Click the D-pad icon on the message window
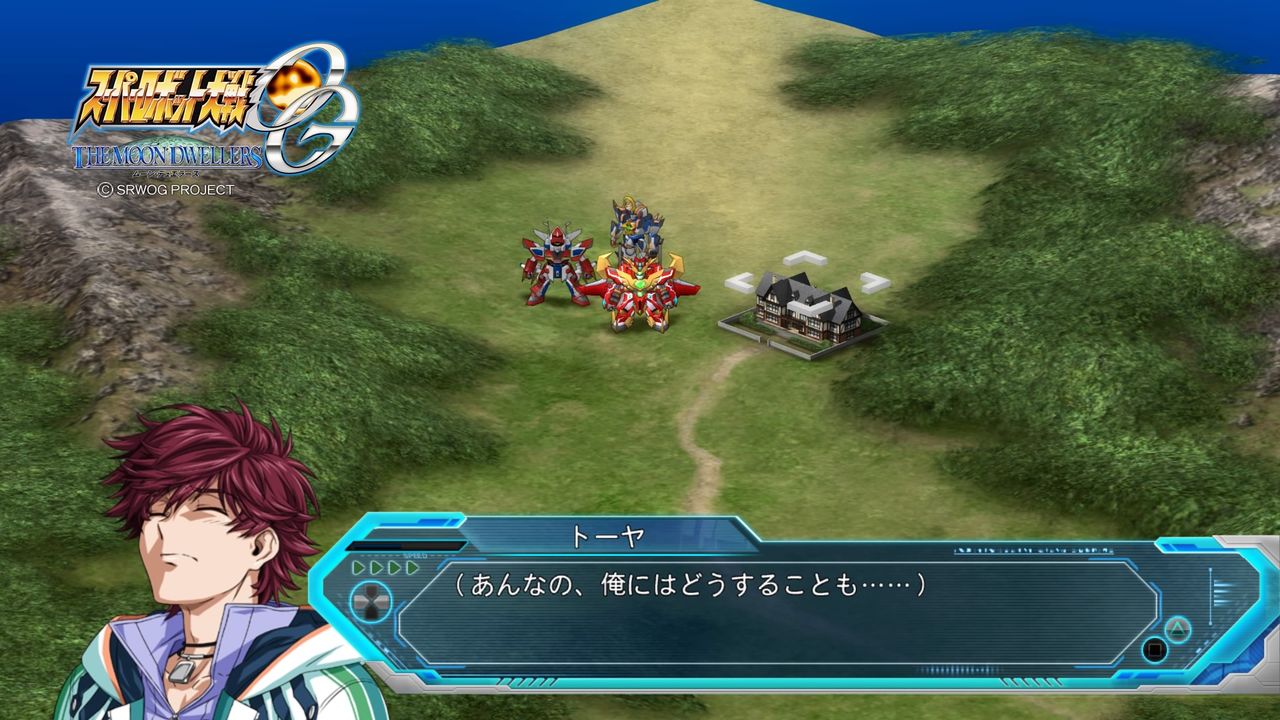 point(371,603)
